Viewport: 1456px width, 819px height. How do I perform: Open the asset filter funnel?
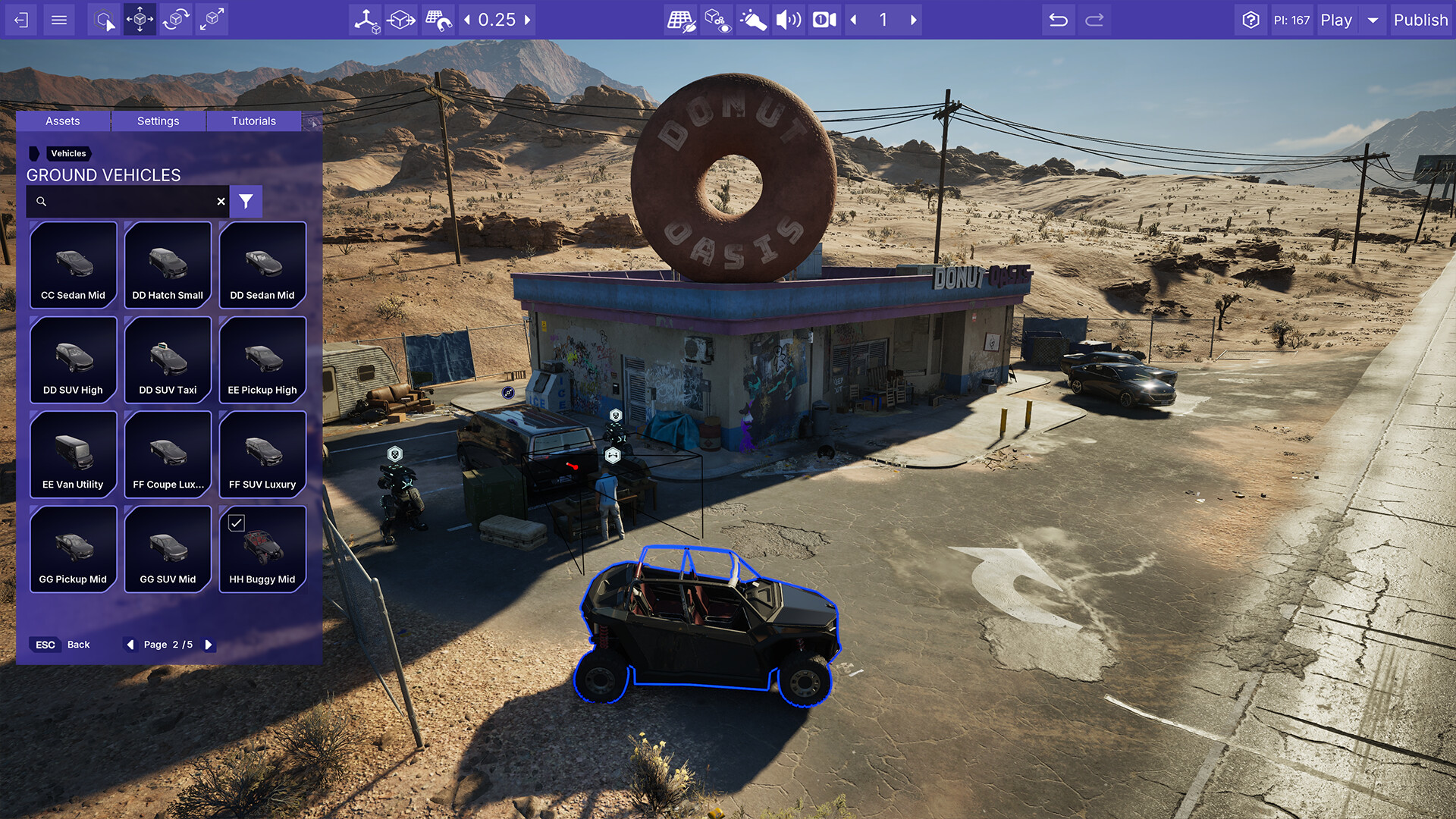point(246,202)
